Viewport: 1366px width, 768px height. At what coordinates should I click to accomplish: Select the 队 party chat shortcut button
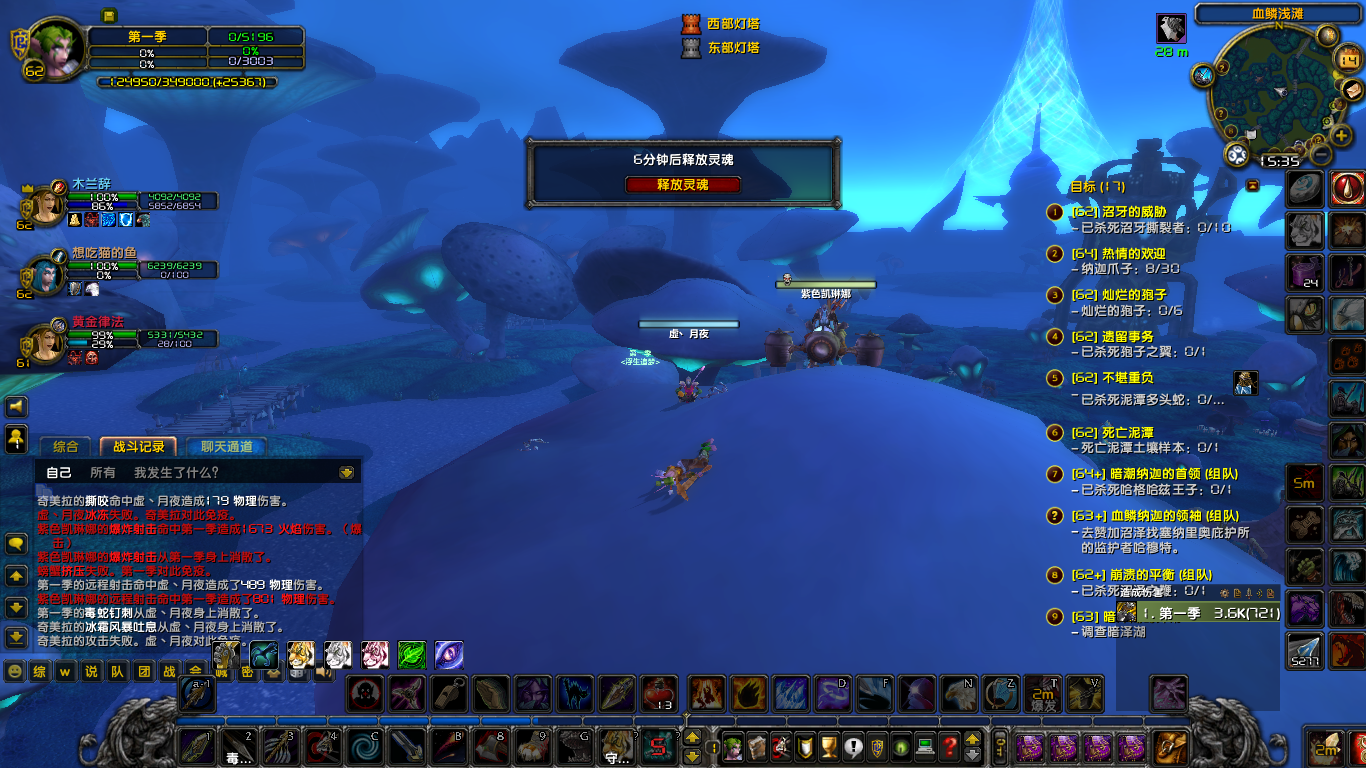tap(117, 672)
